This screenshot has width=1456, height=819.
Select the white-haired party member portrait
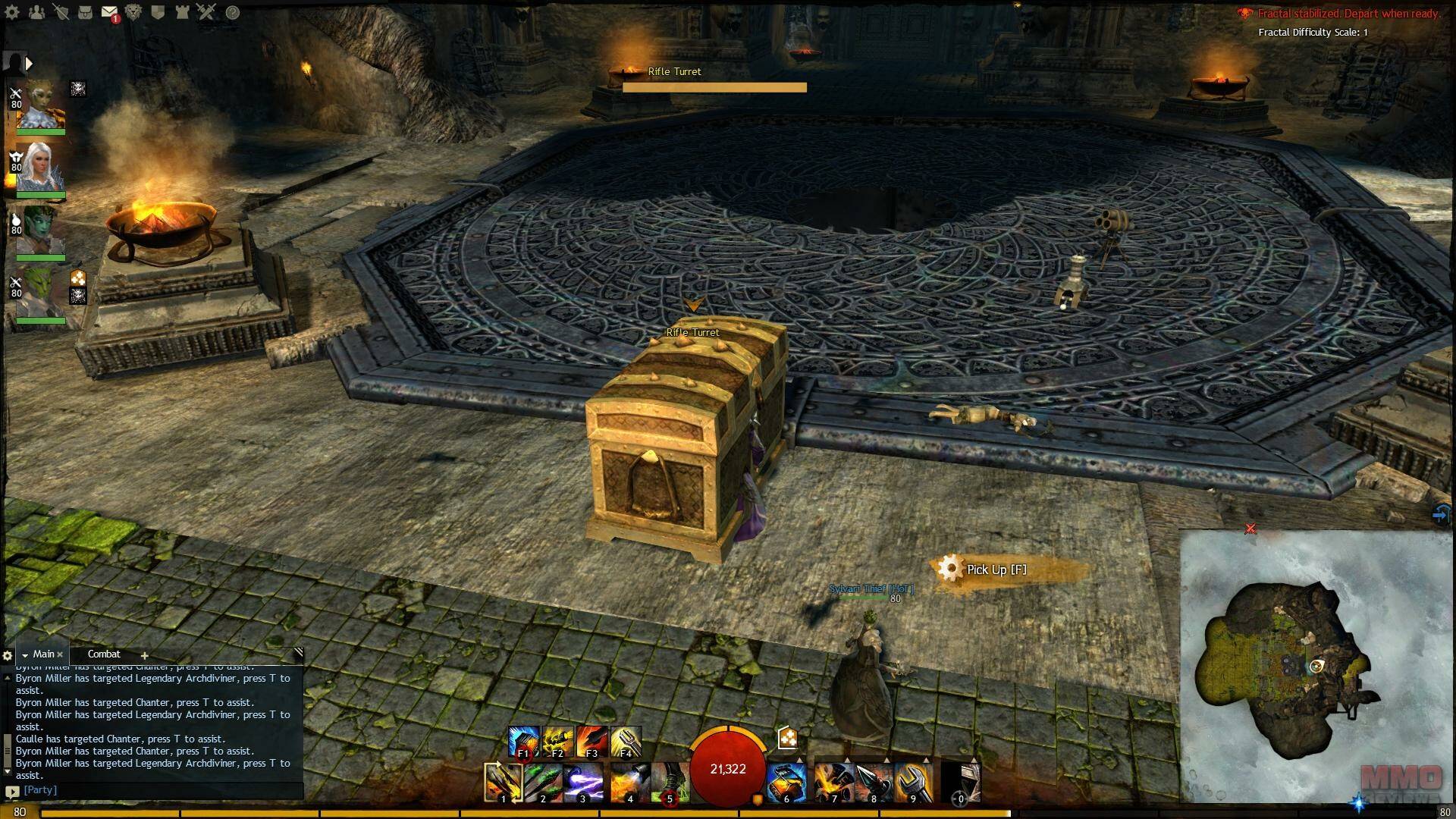pos(39,168)
